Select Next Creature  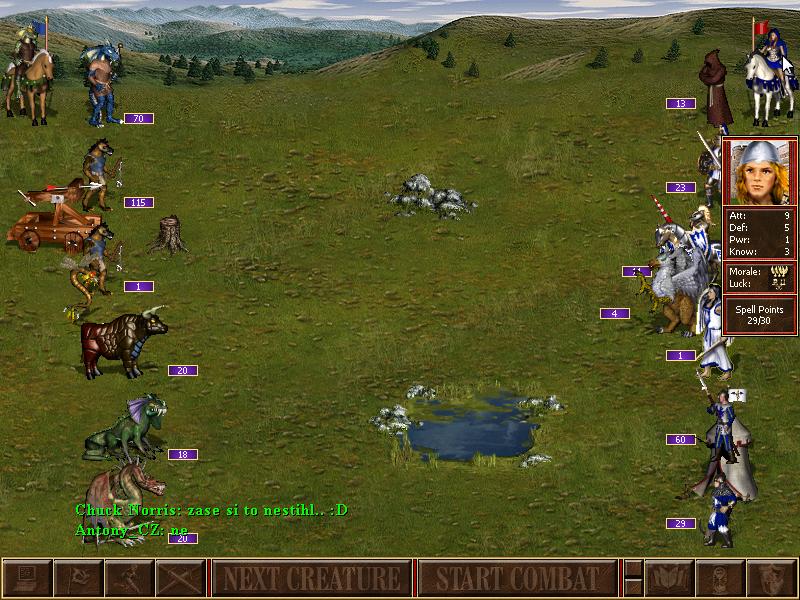tap(311, 579)
